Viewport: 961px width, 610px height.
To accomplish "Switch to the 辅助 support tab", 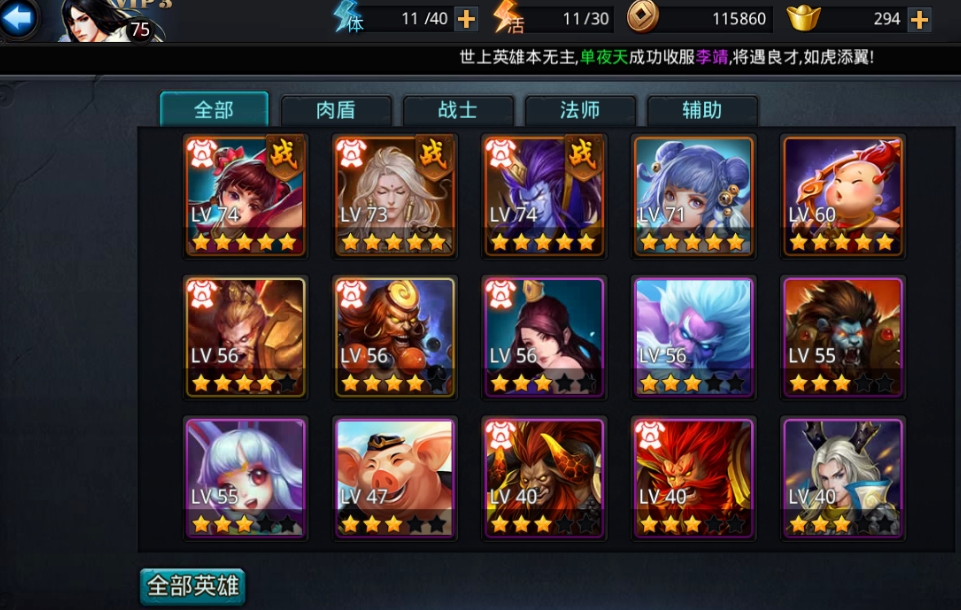I will [702, 110].
